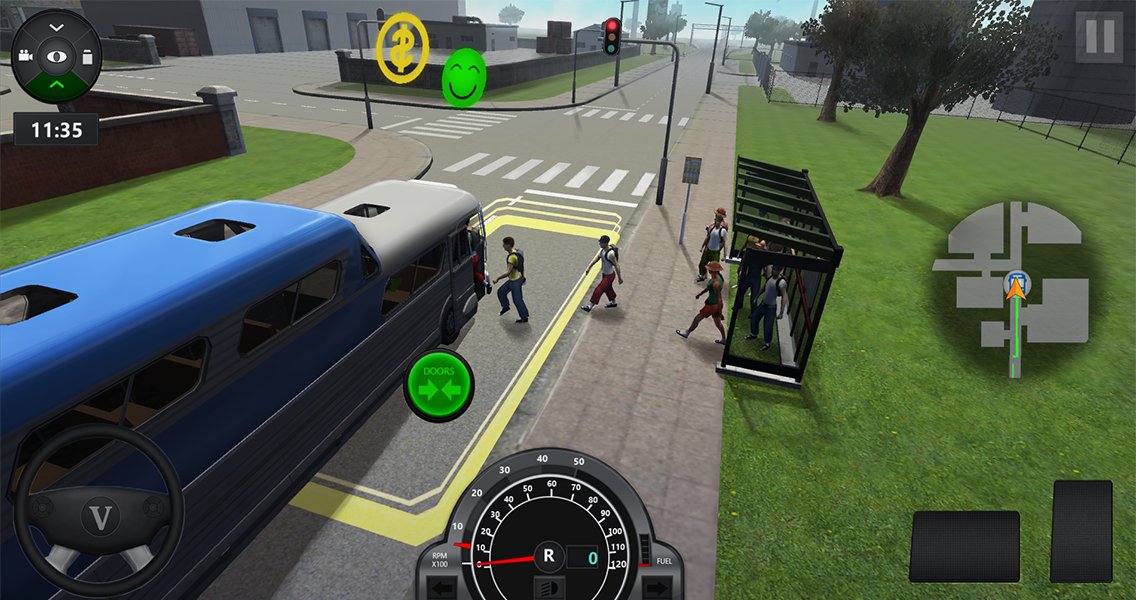Screen dimensions: 1136x600
Task: Change gear using the R gear indicator
Action: (548, 555)
